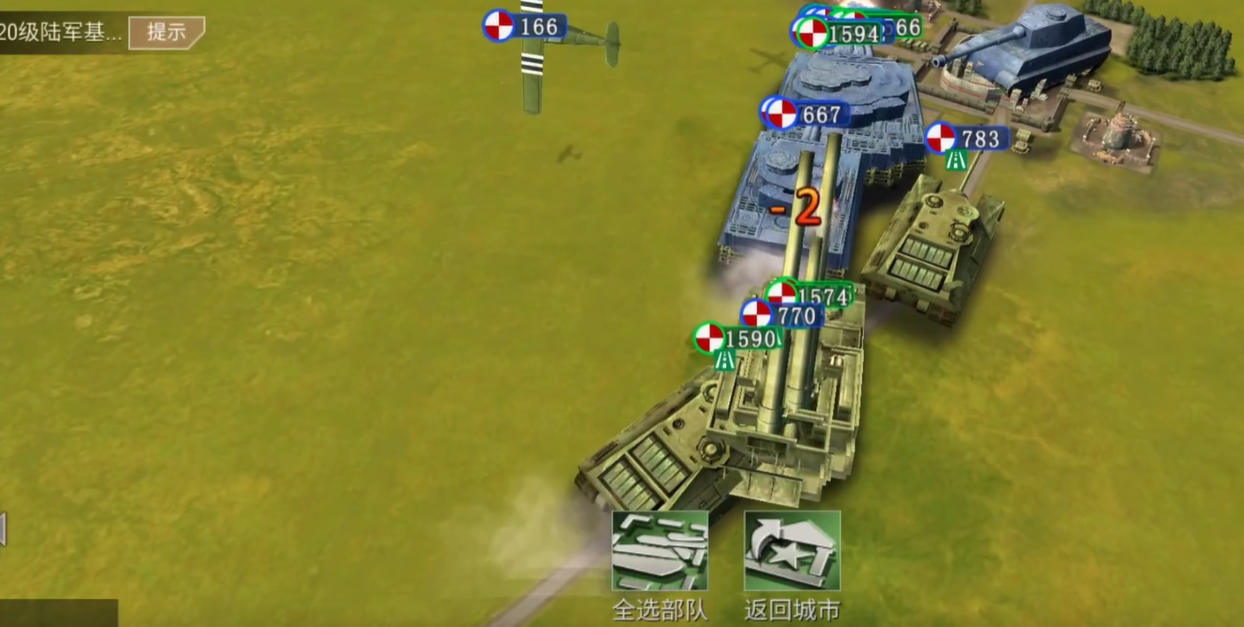Screen dimensions: 1244x627
Task: Click the 提示 hint button
Action: (166, 31)
